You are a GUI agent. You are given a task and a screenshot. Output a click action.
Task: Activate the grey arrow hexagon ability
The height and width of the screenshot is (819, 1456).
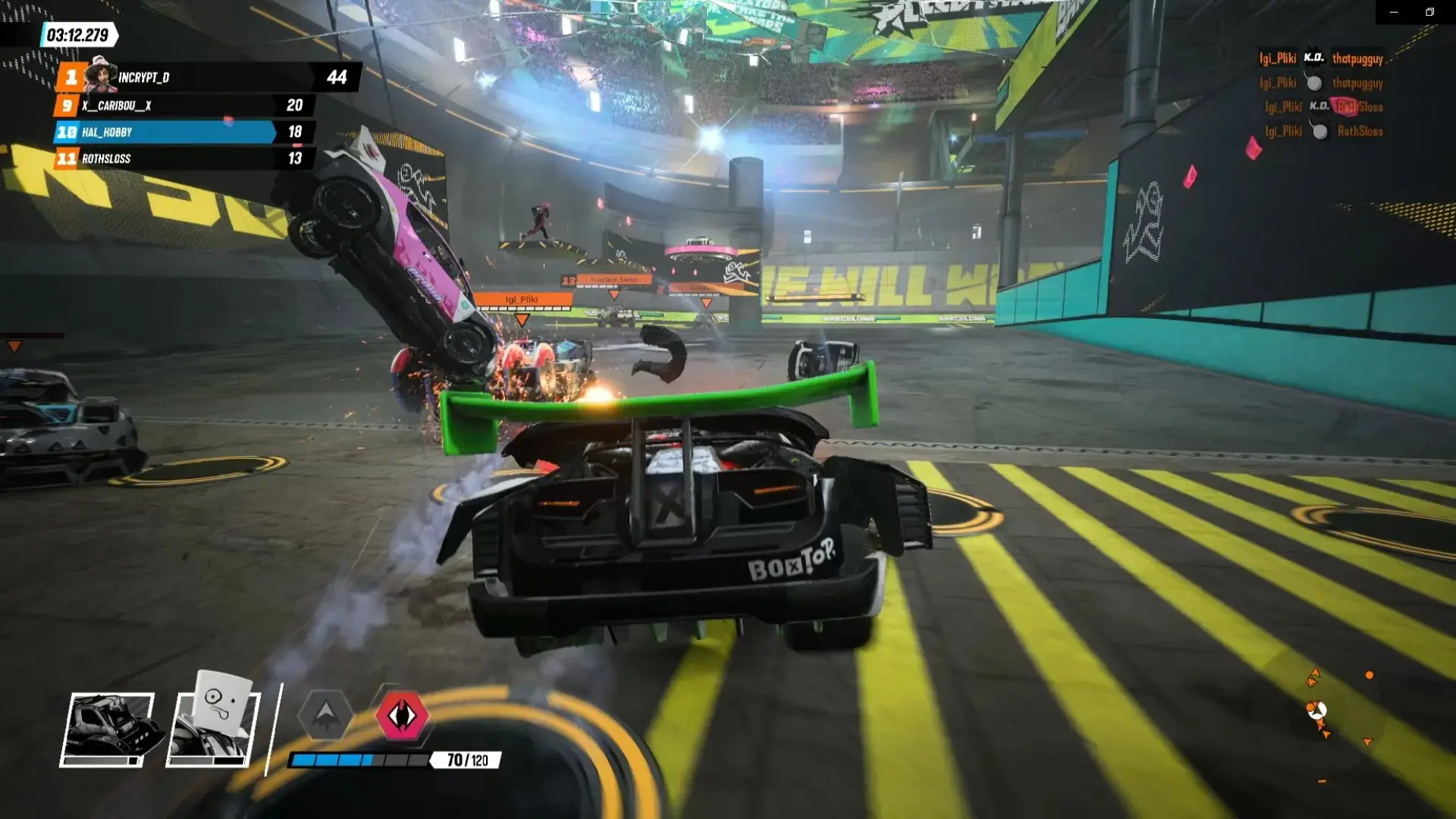coord(325,714)
